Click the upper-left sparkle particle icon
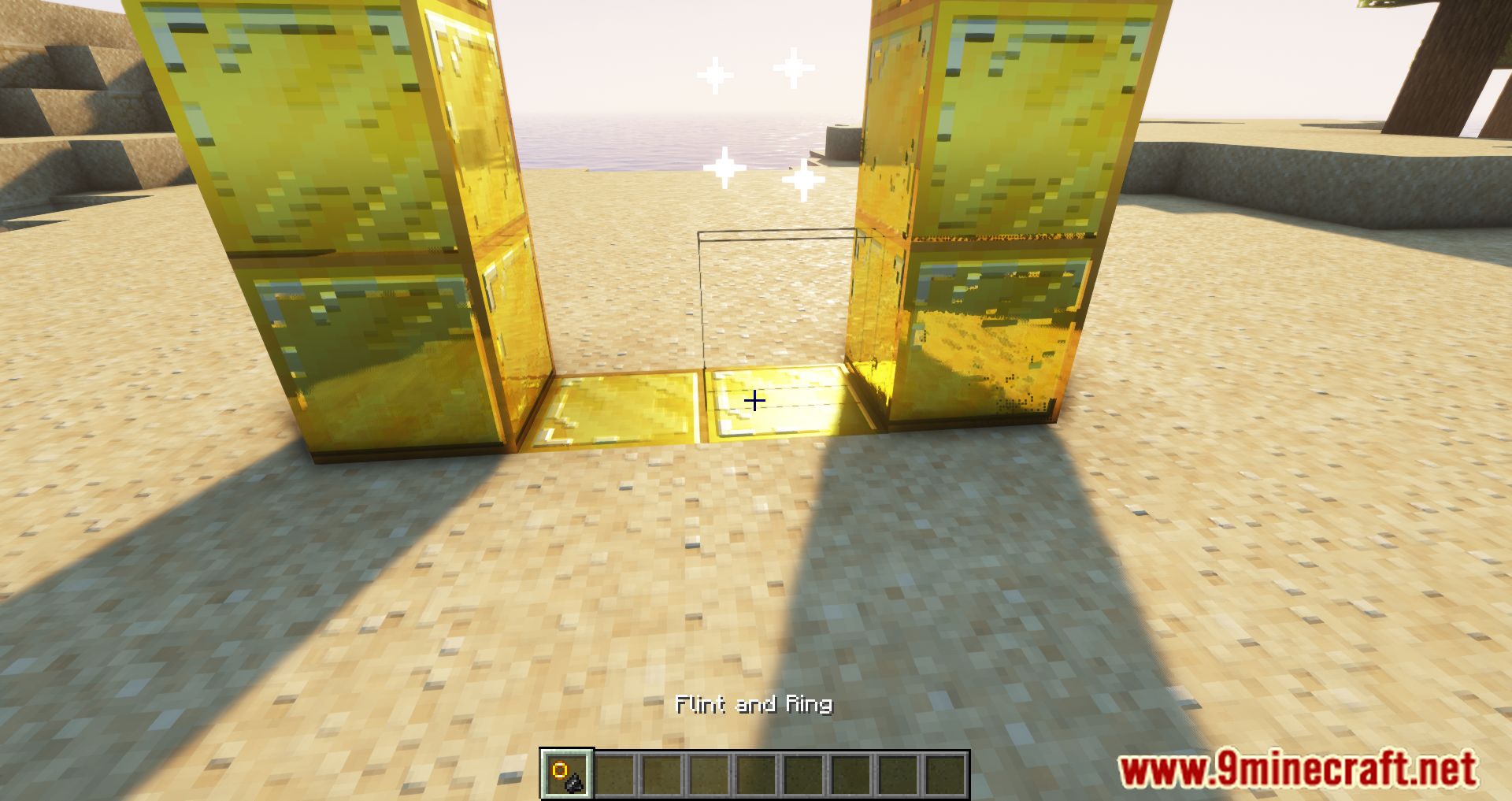This screenshot has width=1512, height=801. pos(715,74)
